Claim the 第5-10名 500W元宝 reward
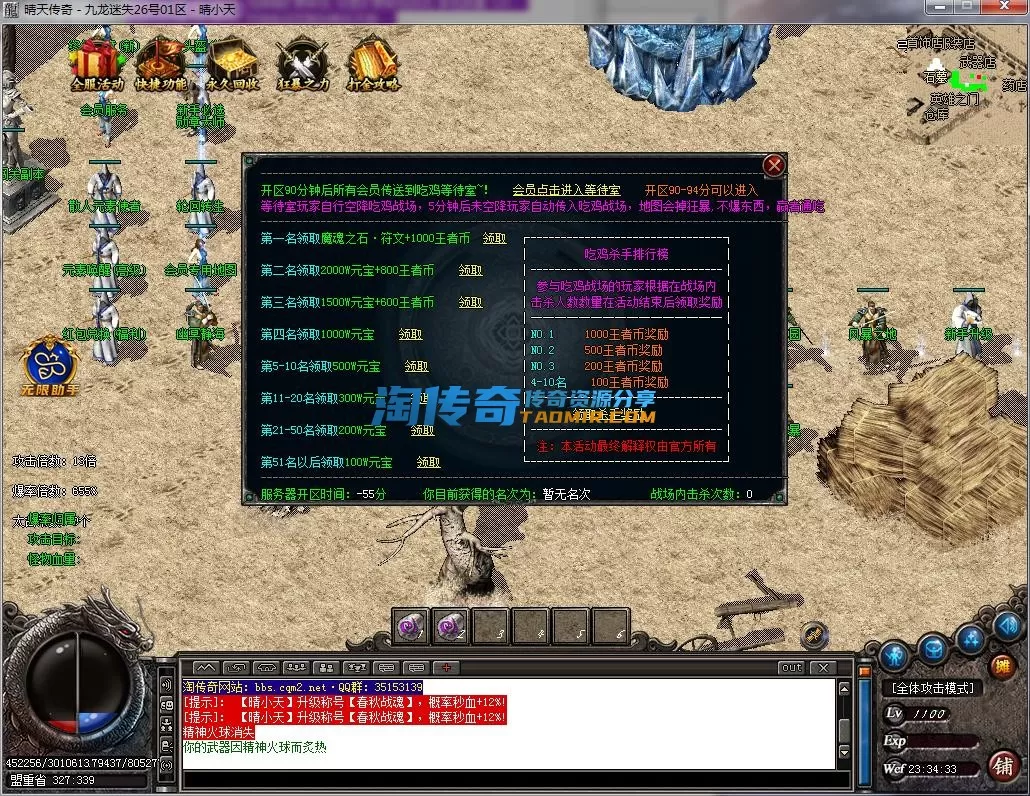1030x796 pixels. click(416, 366)
